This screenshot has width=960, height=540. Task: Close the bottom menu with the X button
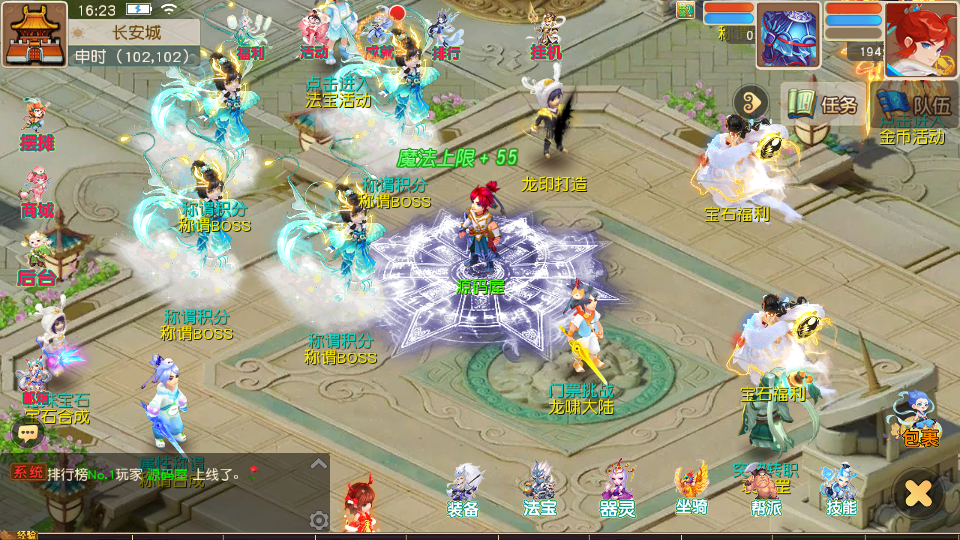(x=917, y=492)
